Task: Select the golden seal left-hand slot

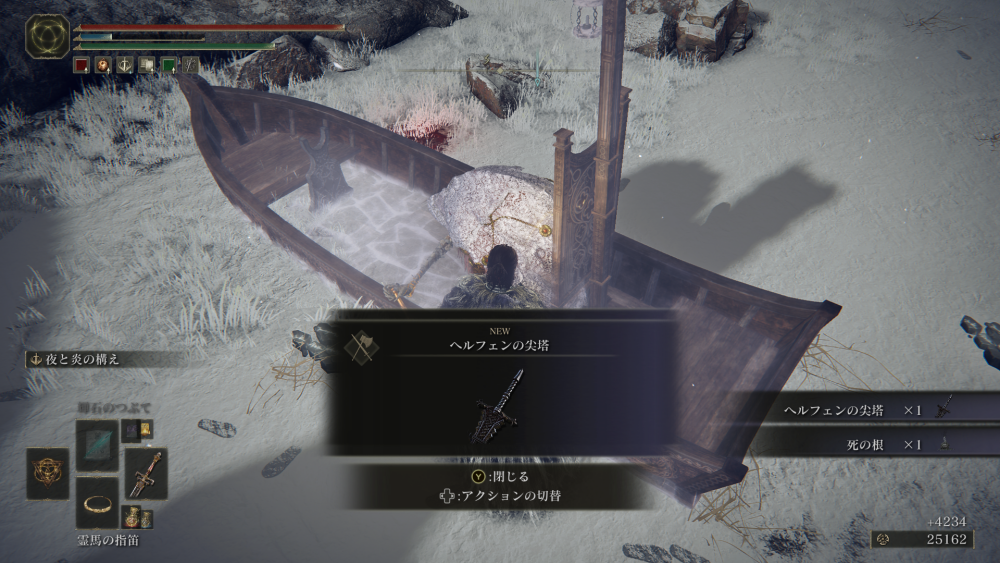Action: 47,473
